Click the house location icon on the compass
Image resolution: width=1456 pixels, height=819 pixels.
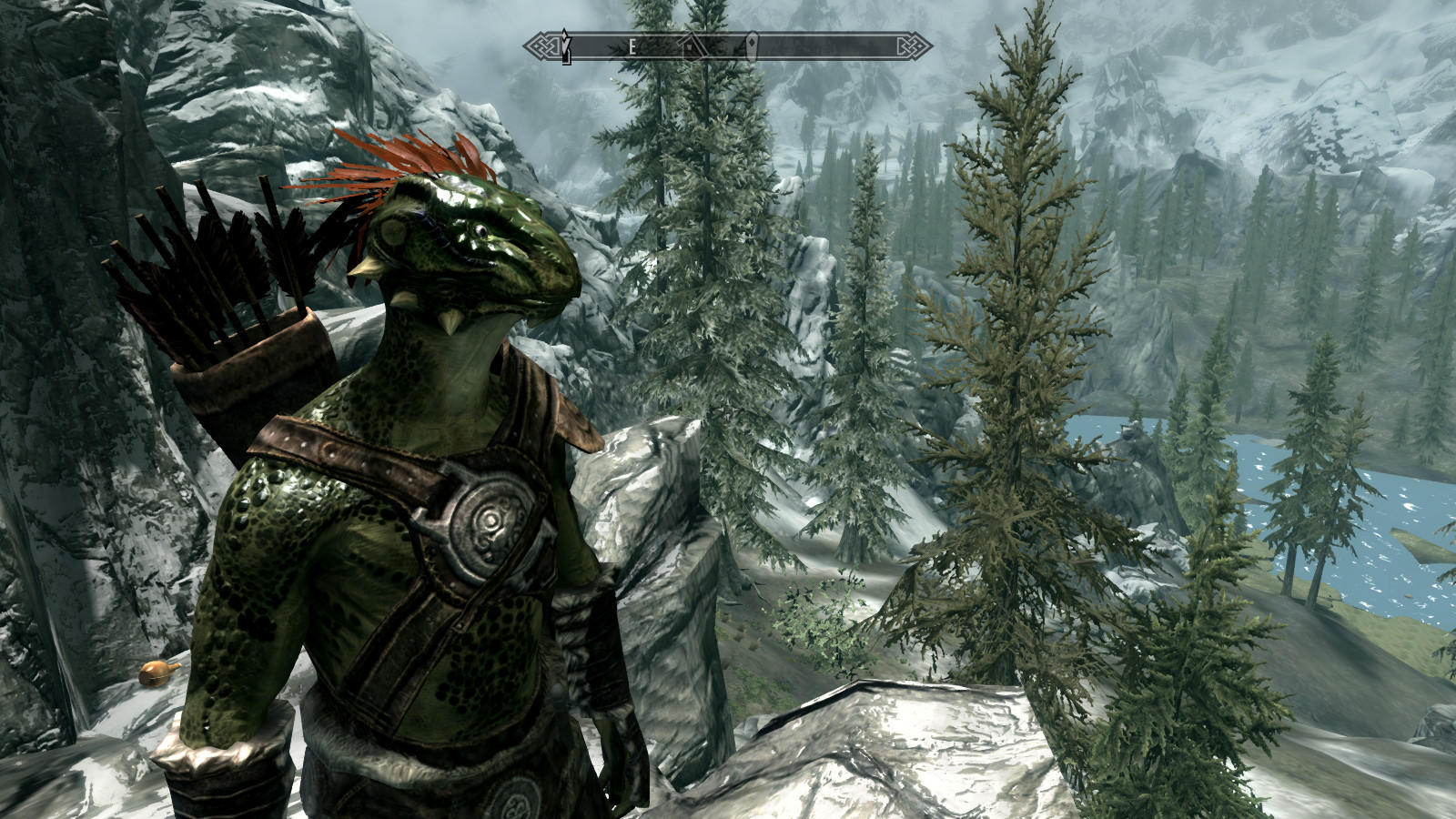pyautogui.click(x=690, y=45)
